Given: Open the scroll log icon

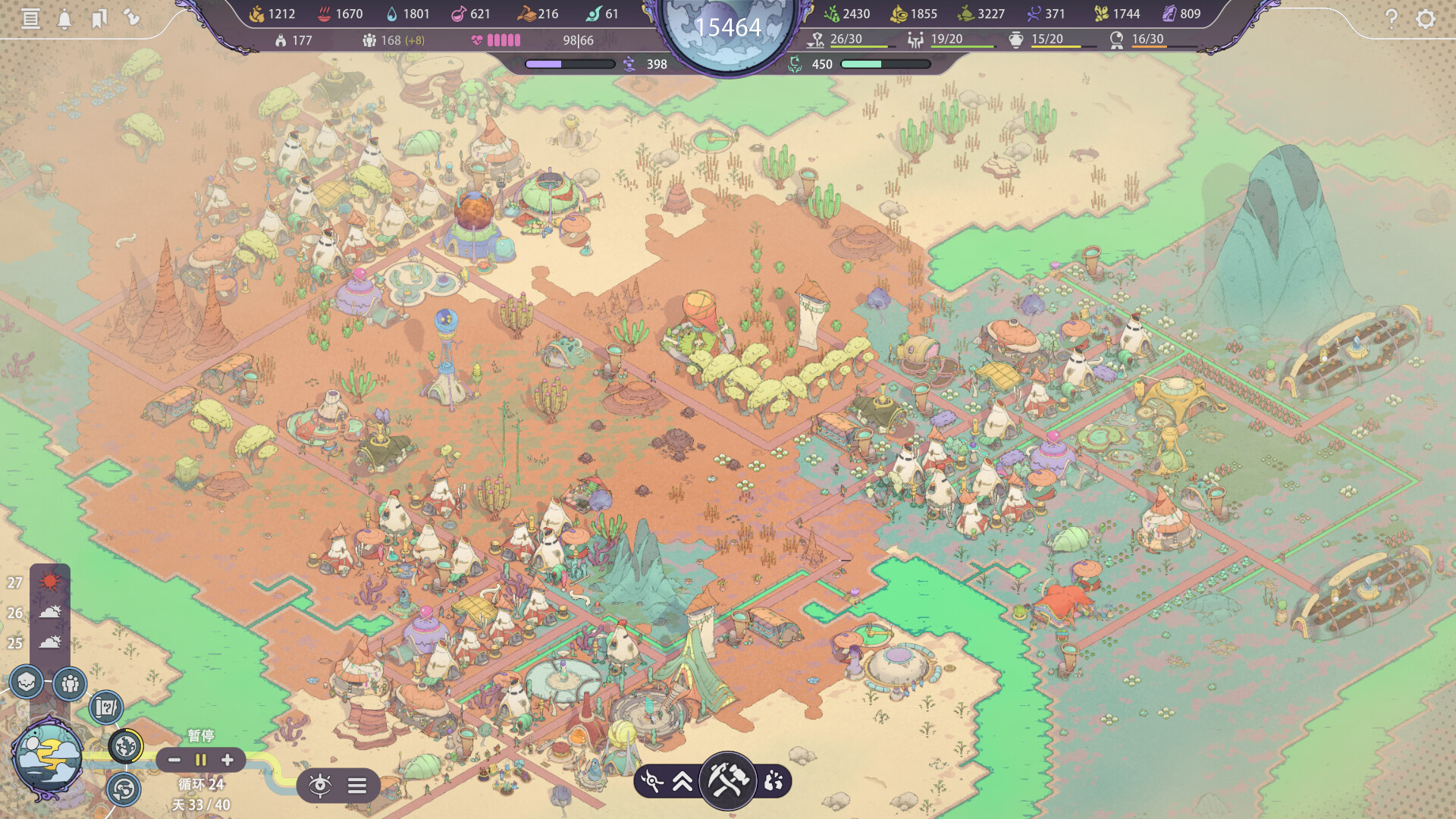Looking at the screenshot, I should tap(30, 18).
